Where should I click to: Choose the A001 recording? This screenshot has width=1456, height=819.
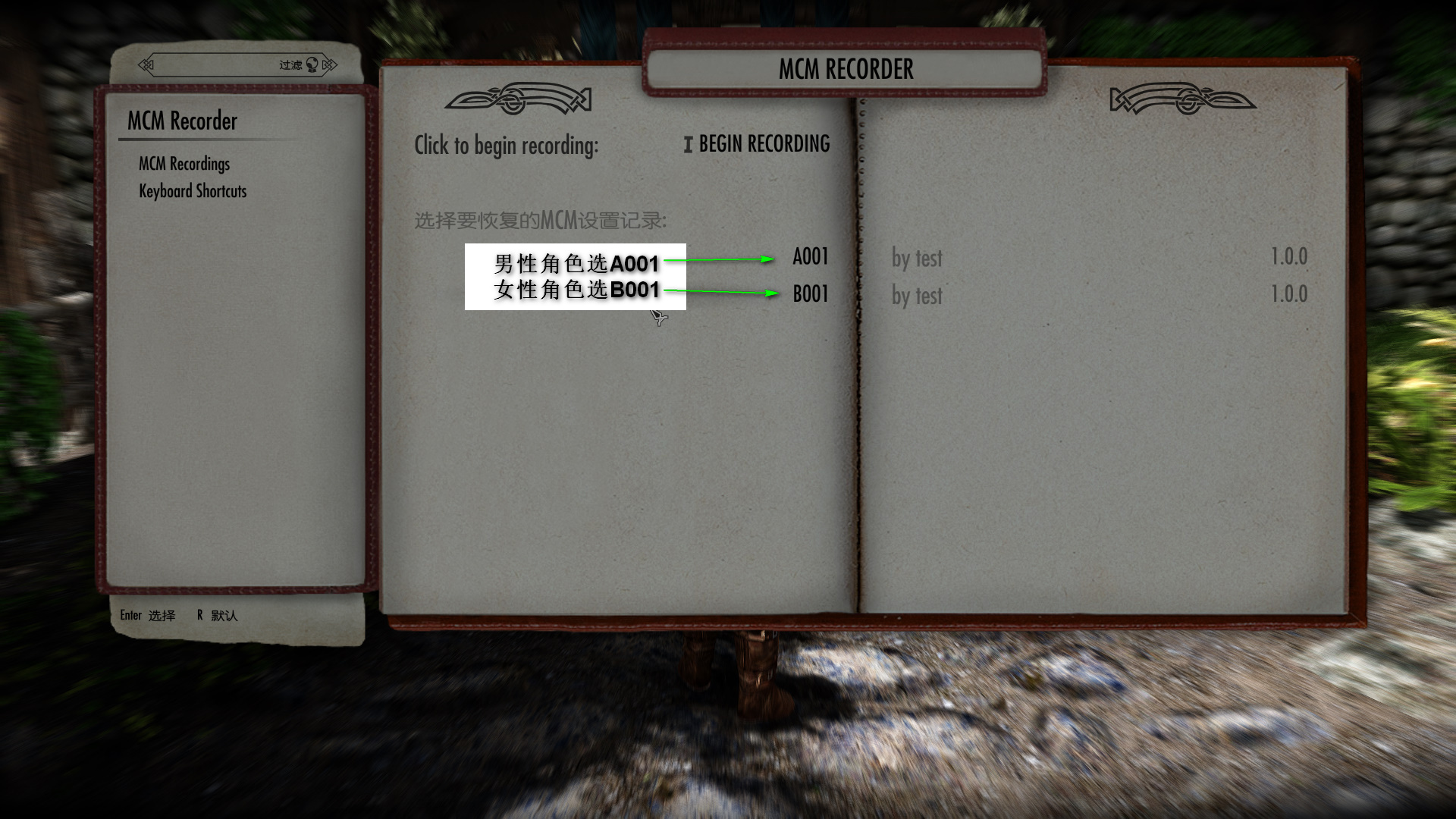pos(810,257)
